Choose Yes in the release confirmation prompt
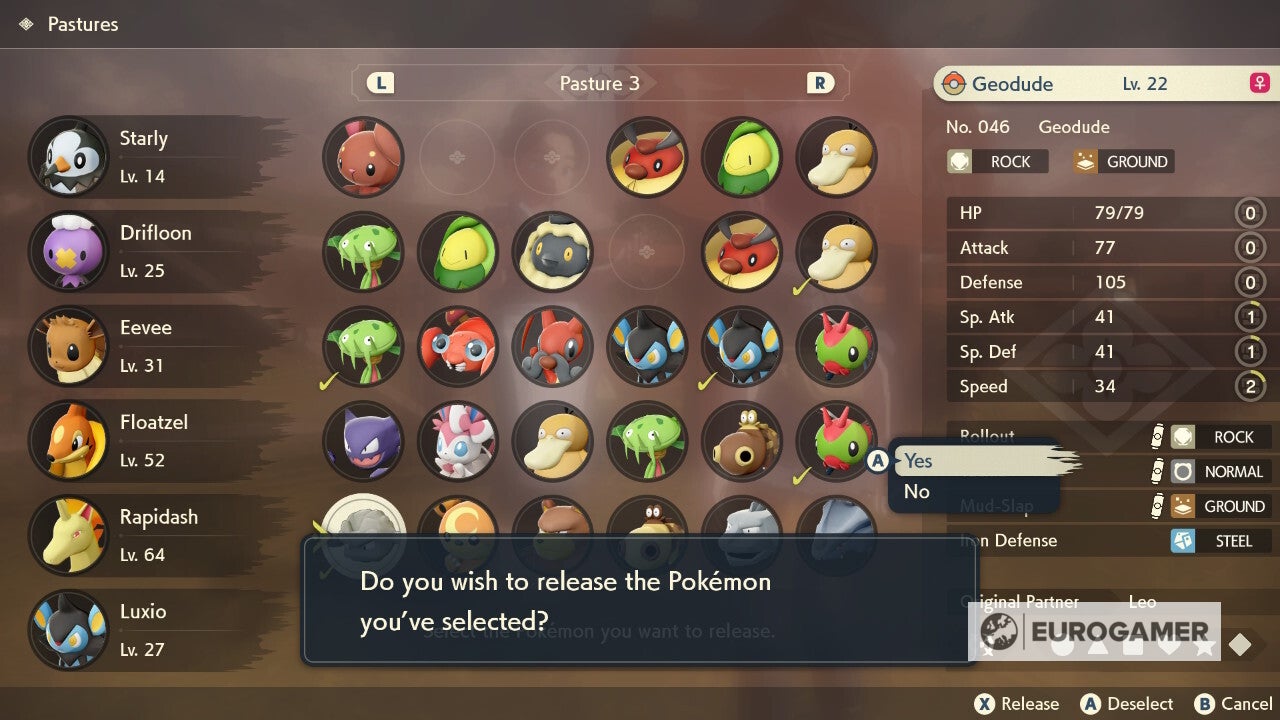 coord(917,461)
